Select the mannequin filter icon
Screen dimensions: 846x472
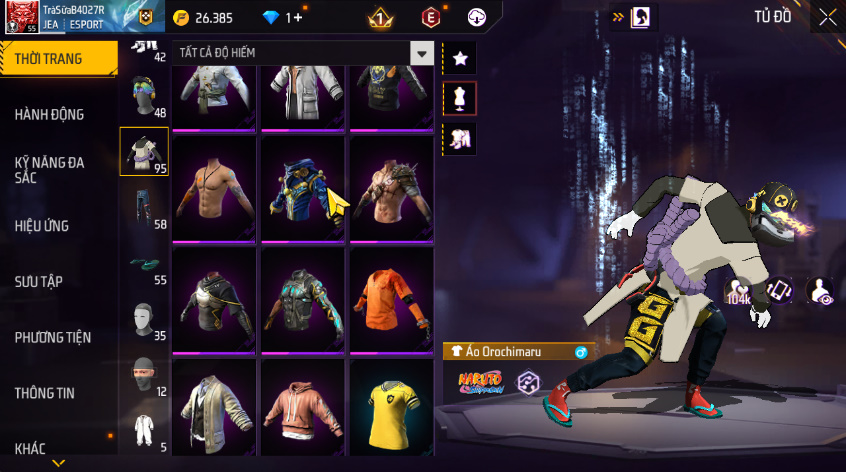point(460,98)
